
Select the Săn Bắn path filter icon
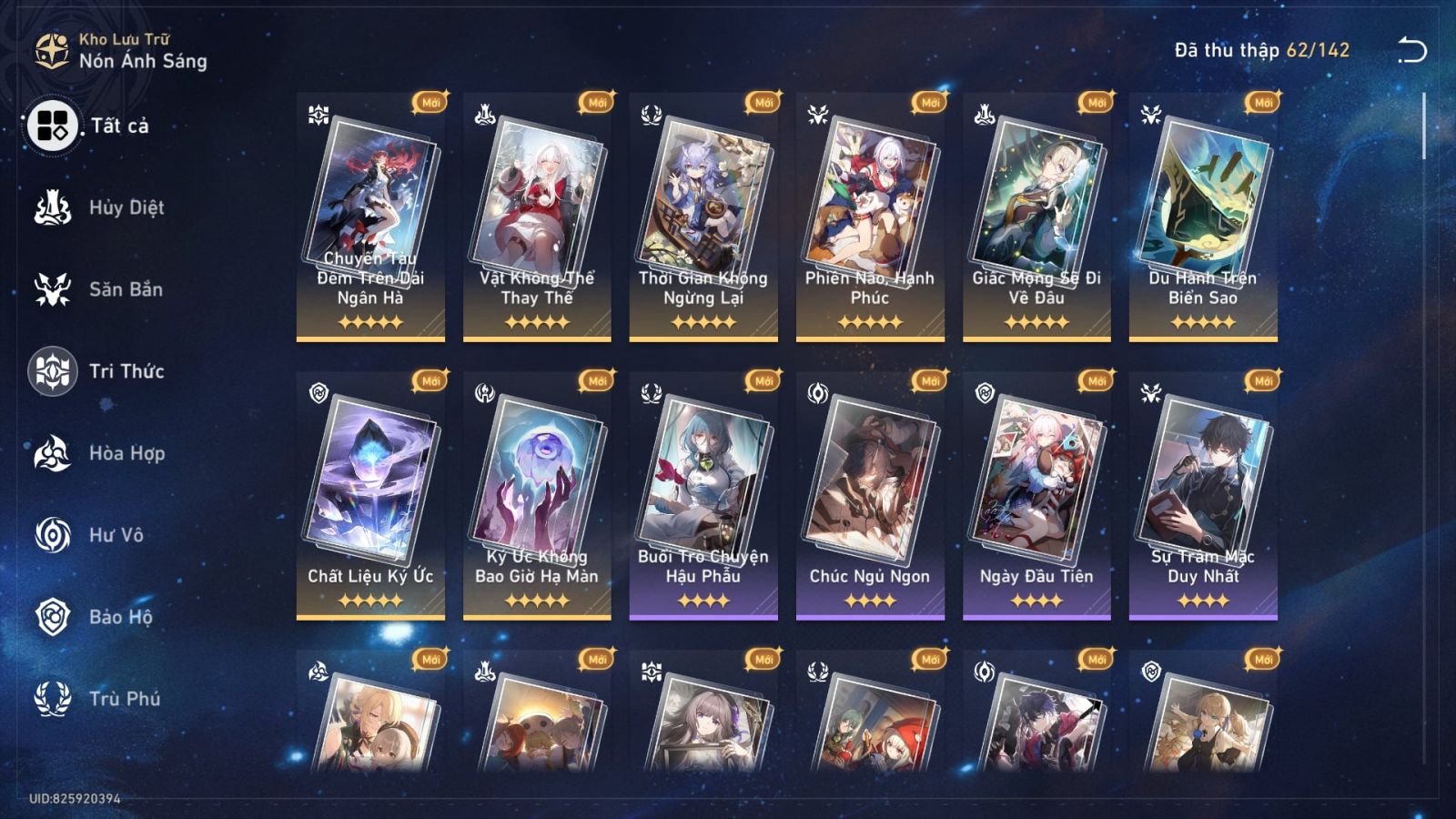pos(53,289)
